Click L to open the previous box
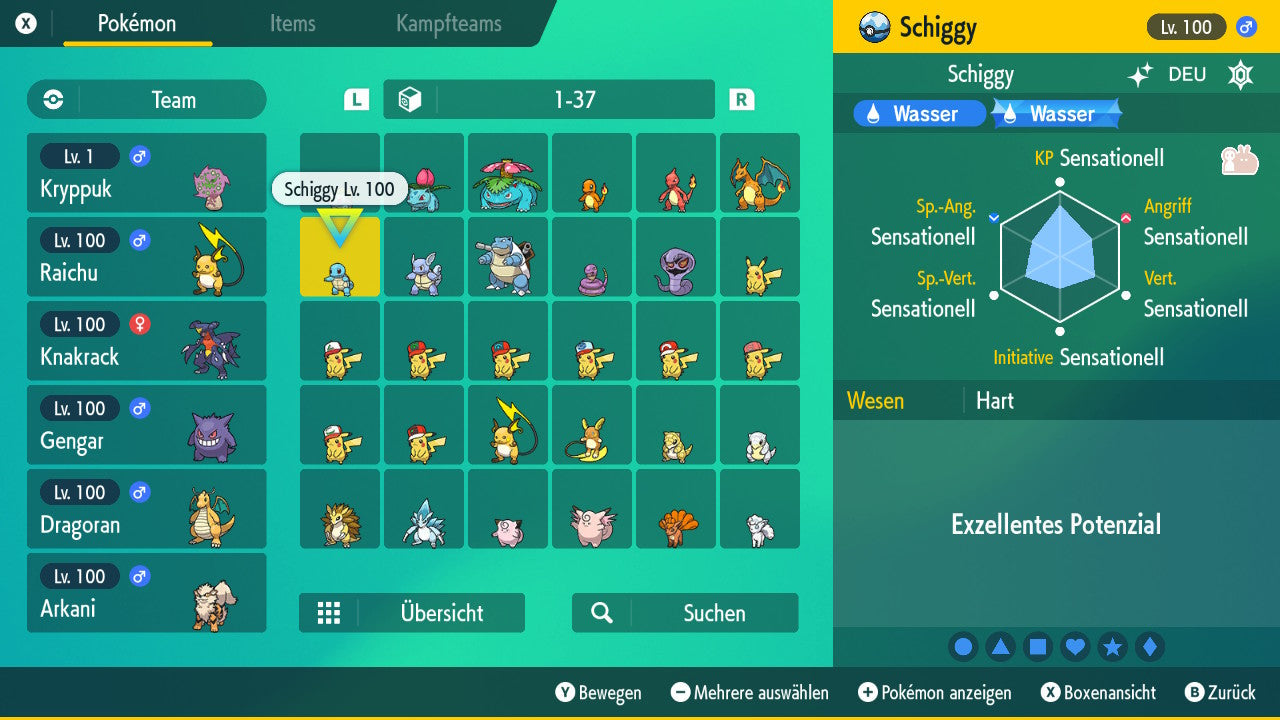1280x720 pixels. (x=355, y=99)
